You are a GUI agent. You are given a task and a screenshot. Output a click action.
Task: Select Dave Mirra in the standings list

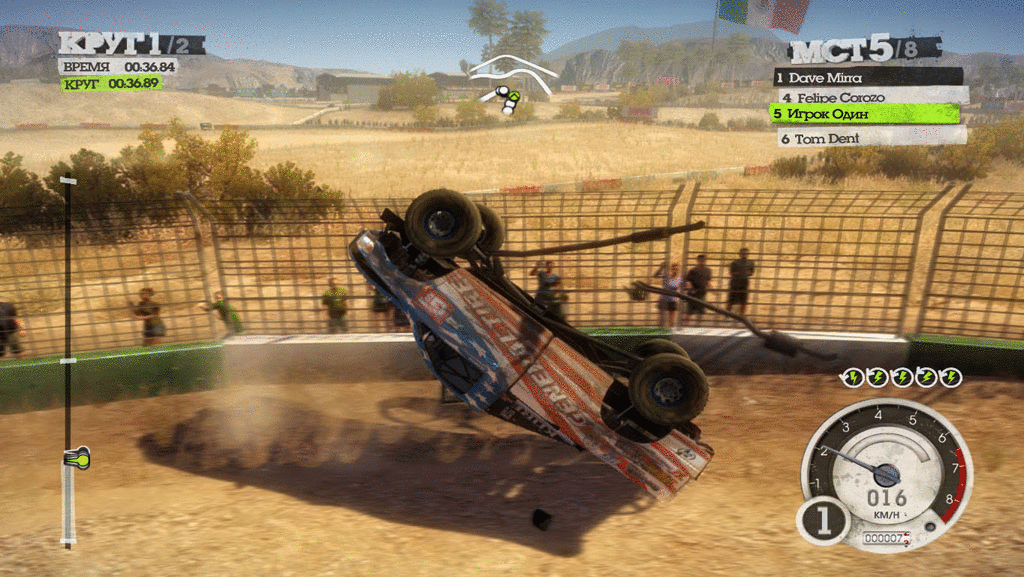pyautogui.click(x=868, y=77)
